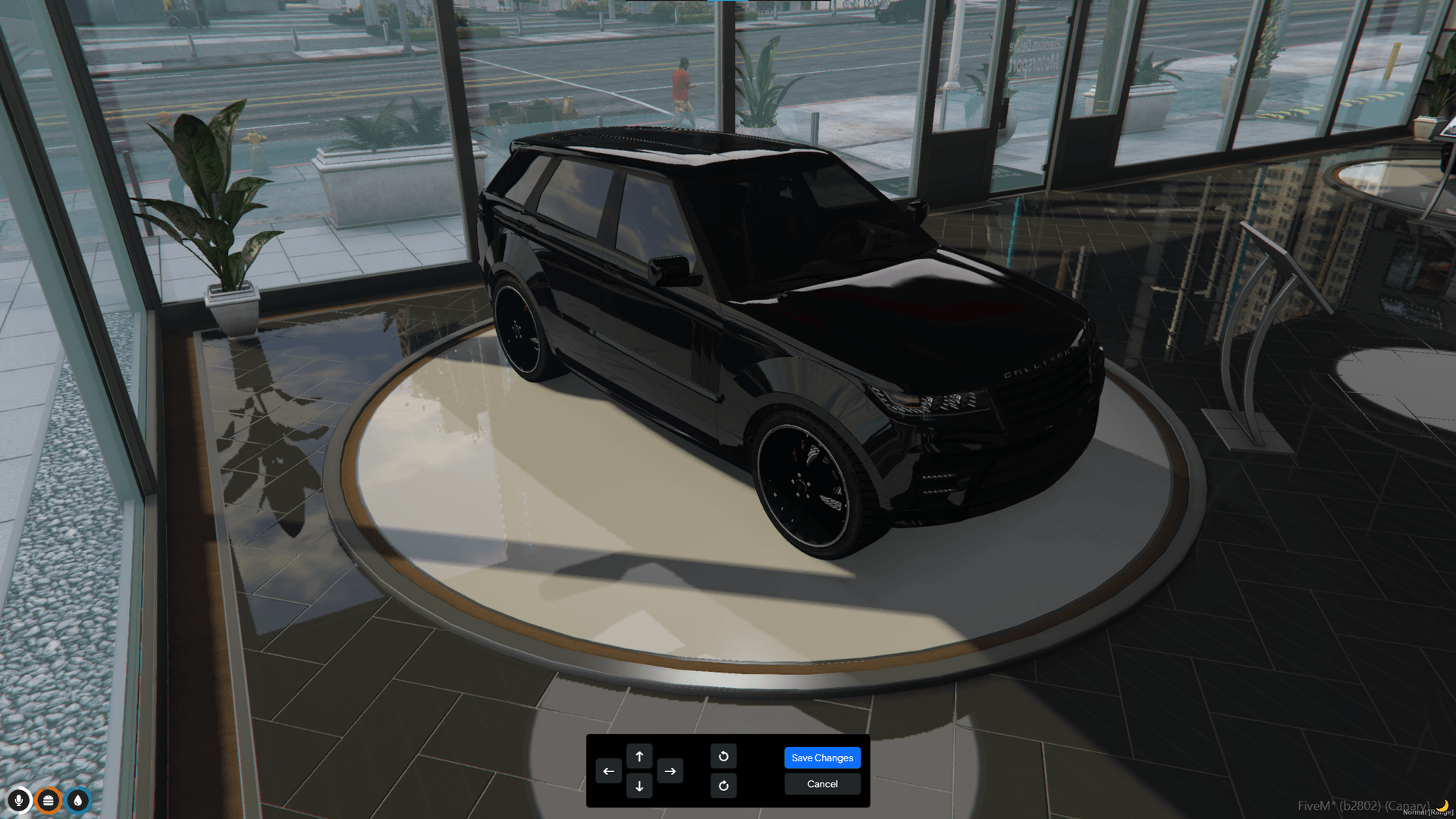Click the water-drop thirst status icon
The image size is (1456, 819).
point(78,800)
